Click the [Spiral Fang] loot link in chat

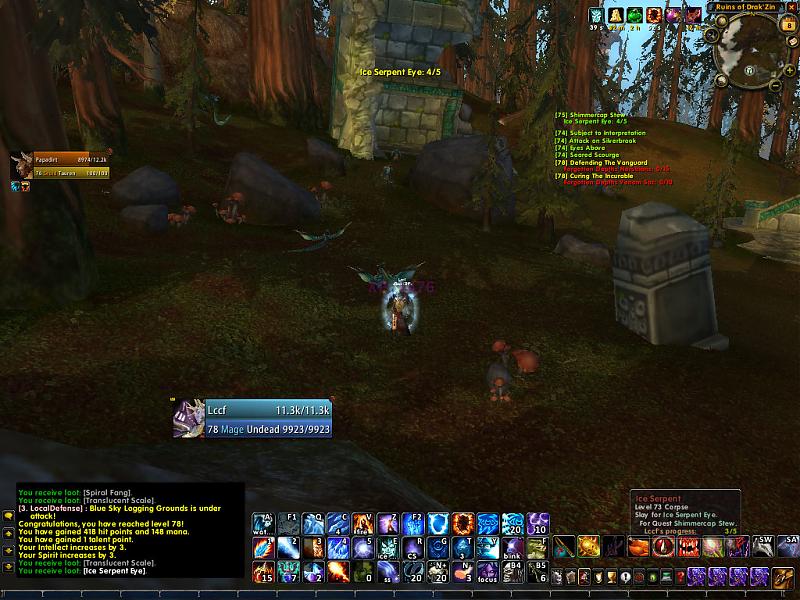point(107,492)
